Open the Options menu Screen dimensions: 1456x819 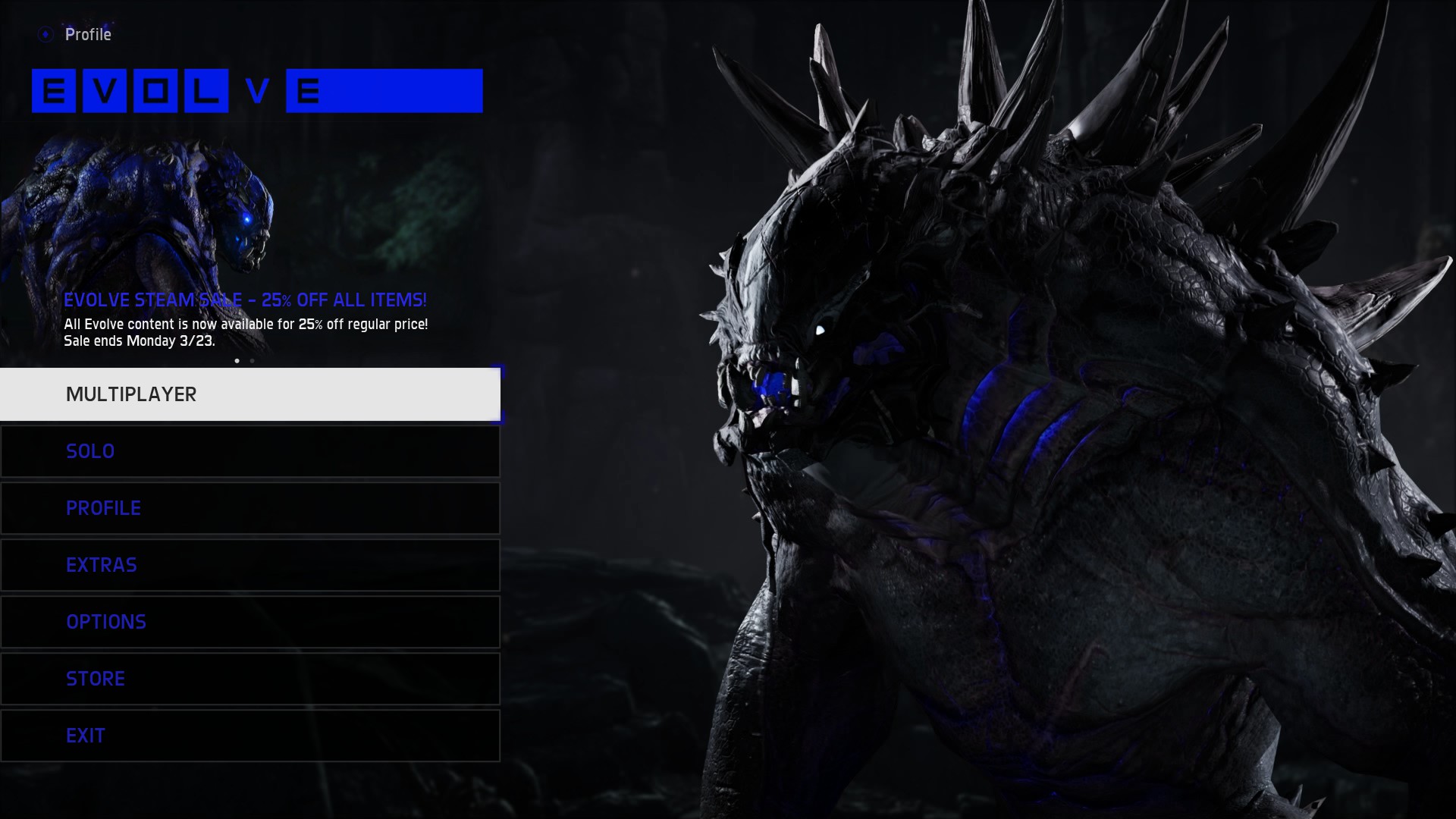coord(249,622)
